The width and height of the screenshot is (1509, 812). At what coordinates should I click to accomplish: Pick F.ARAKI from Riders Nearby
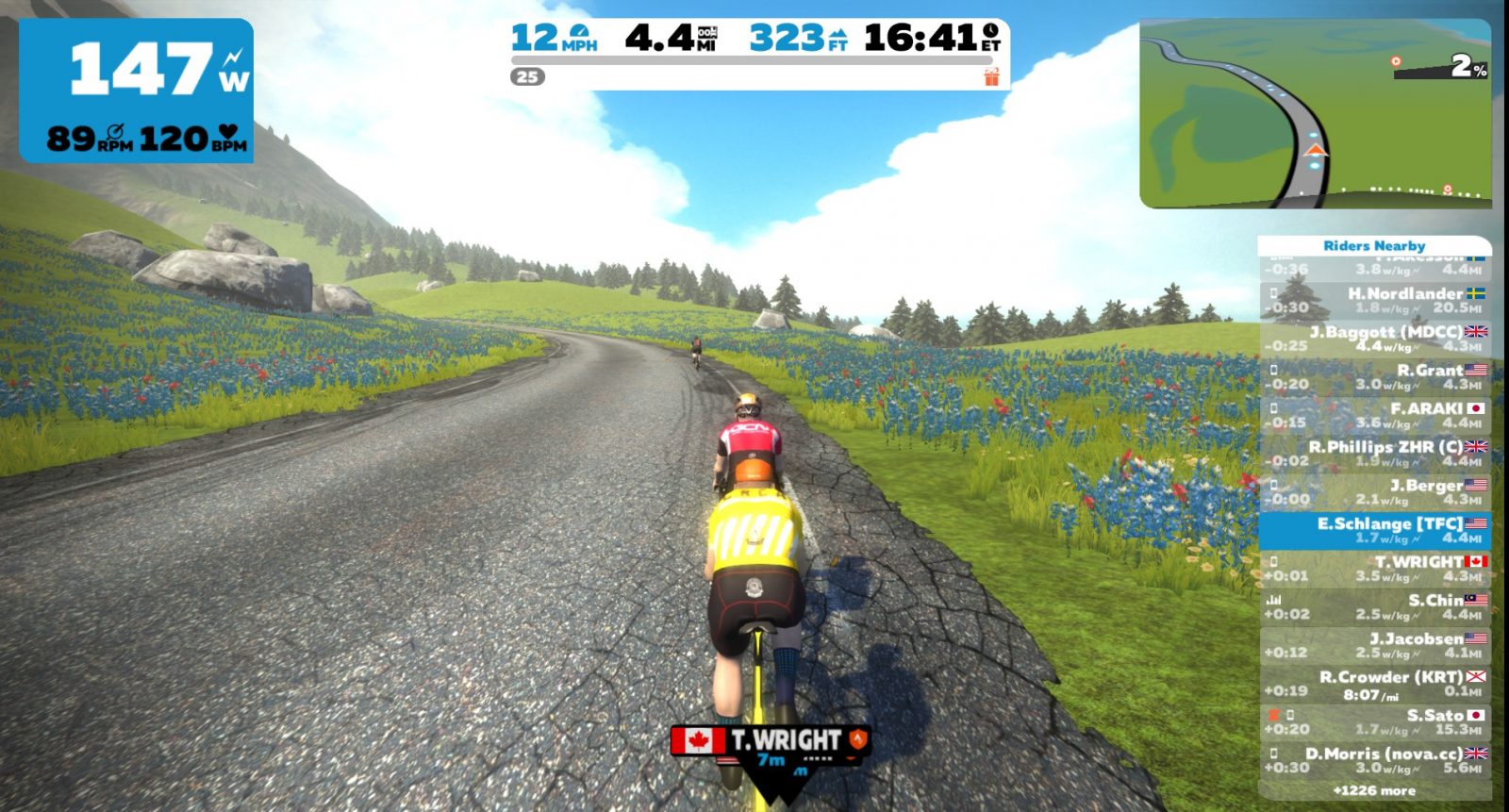(x=1375, y=415)
